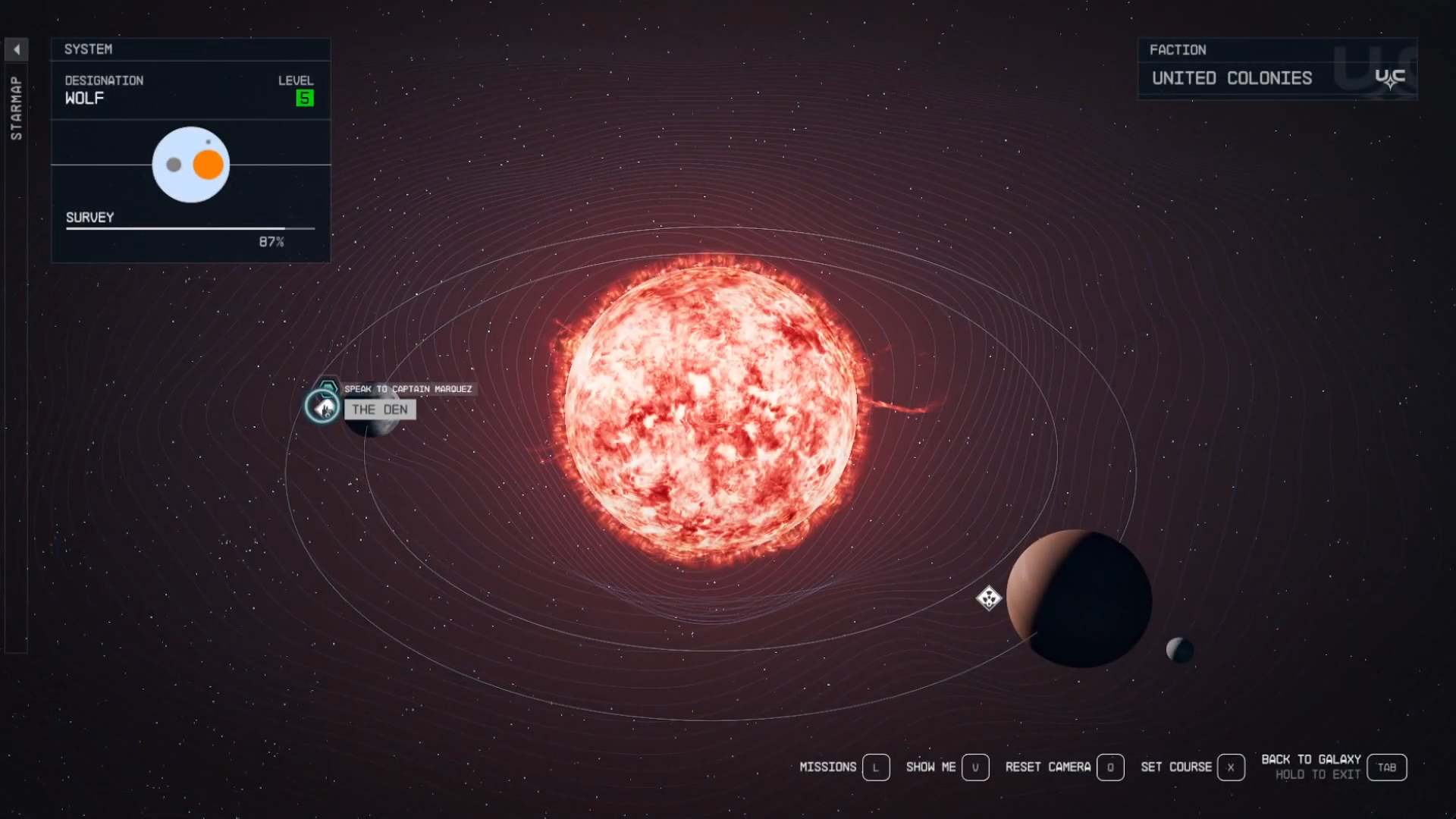Image resolution: width=1456 pixels, height=819 pixels.
Task: Select the large brown planet in orbit
Action: pyautogui.click(x=1078, y=599)
